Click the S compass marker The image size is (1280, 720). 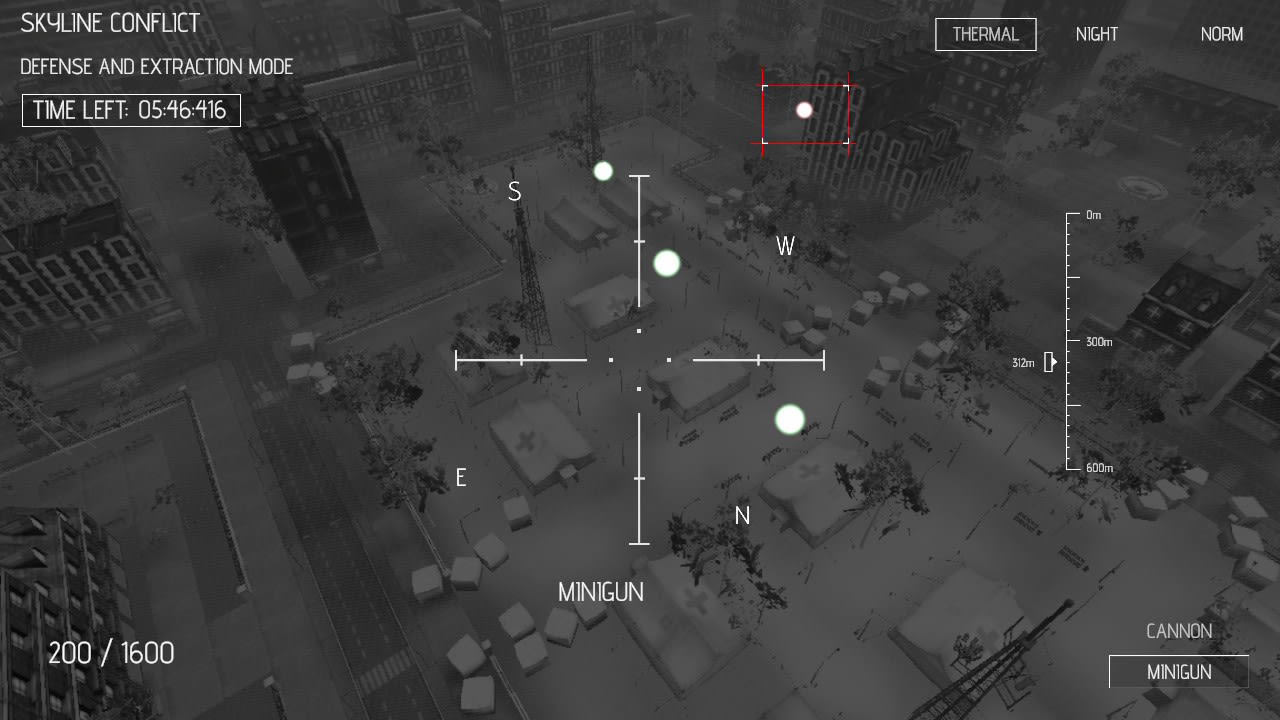click(515, 190)
